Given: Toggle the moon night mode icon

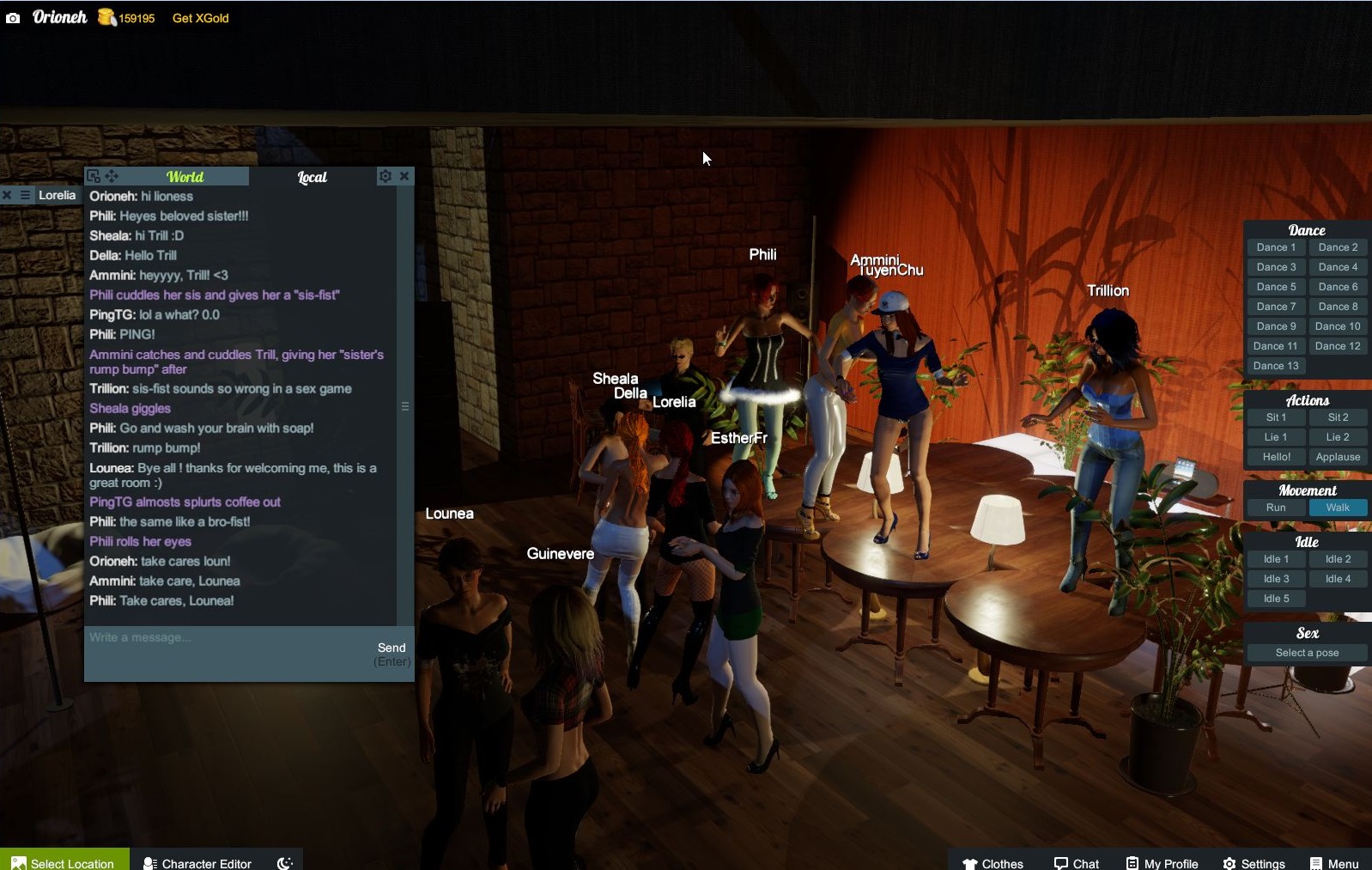Looking at the screenshot, I should 285,862.
